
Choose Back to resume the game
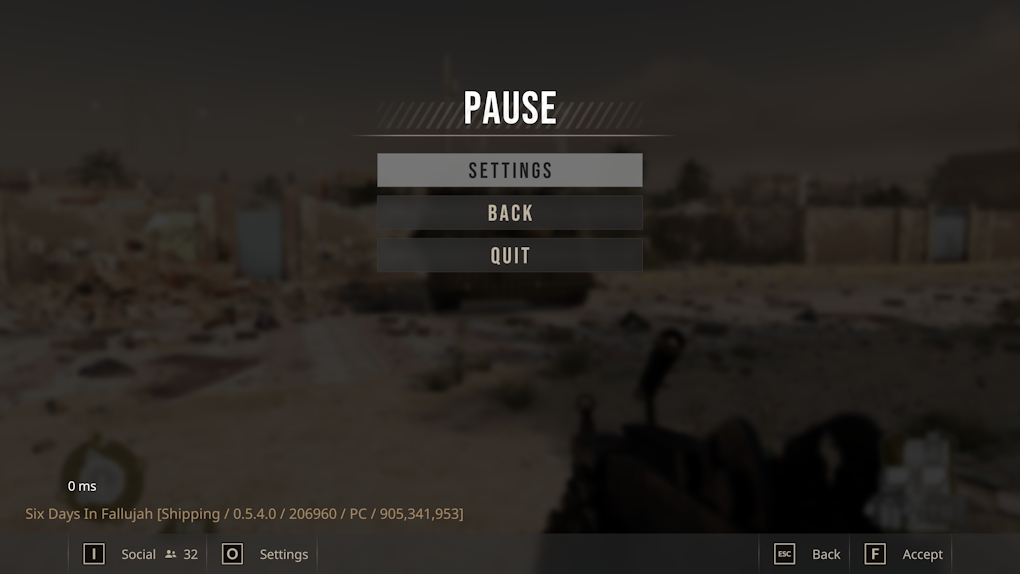pos(510,213)
